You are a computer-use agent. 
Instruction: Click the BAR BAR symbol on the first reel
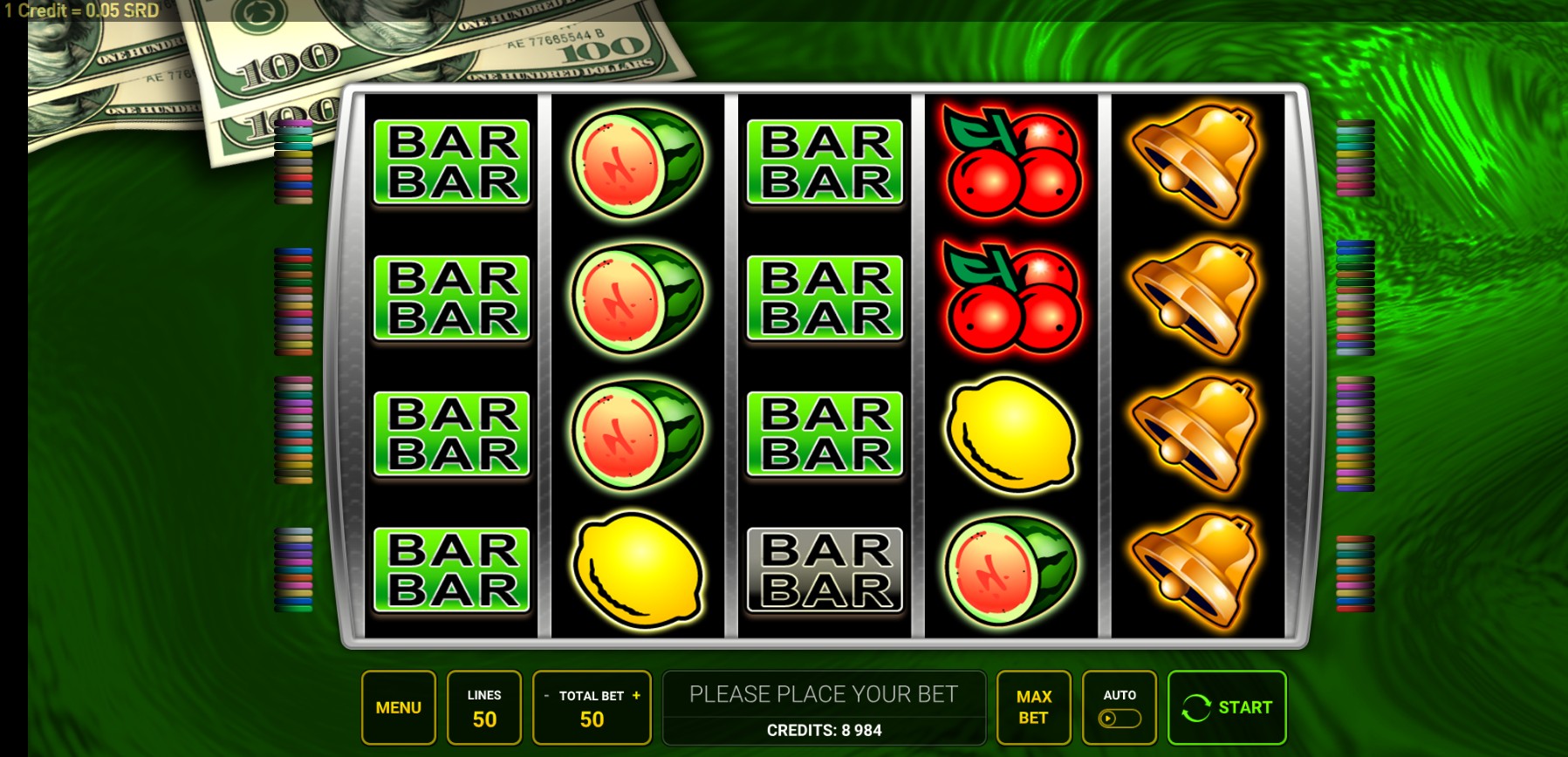point(450,161)
